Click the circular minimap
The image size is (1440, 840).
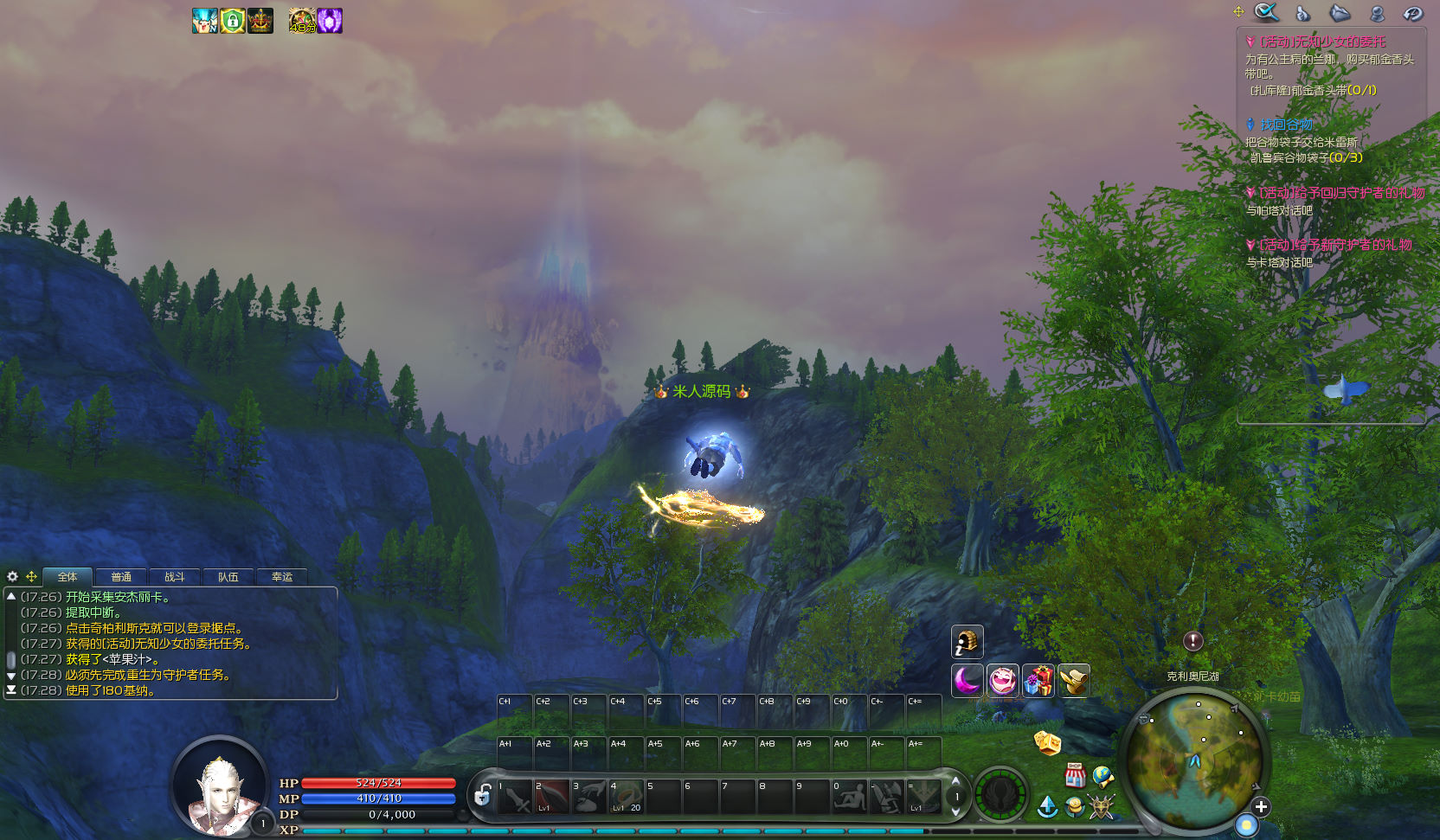point(1195,762)
